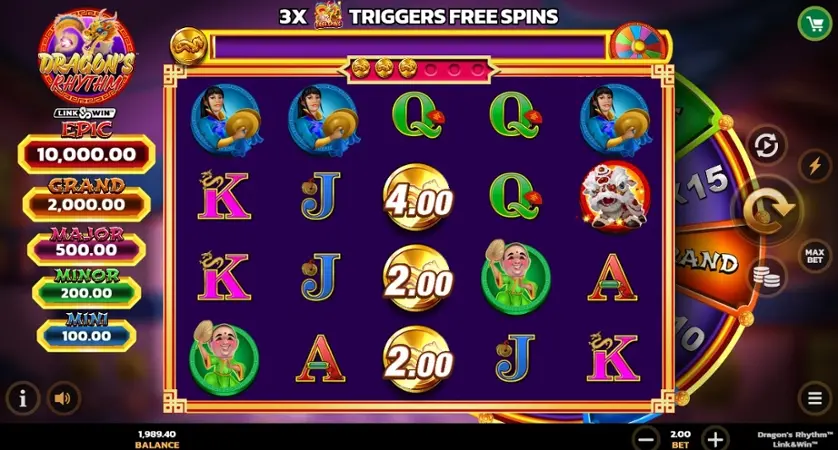Viewport: 838px width, 450px height.
Task: Set the wager with MAX BET
Action: [815, 256]
